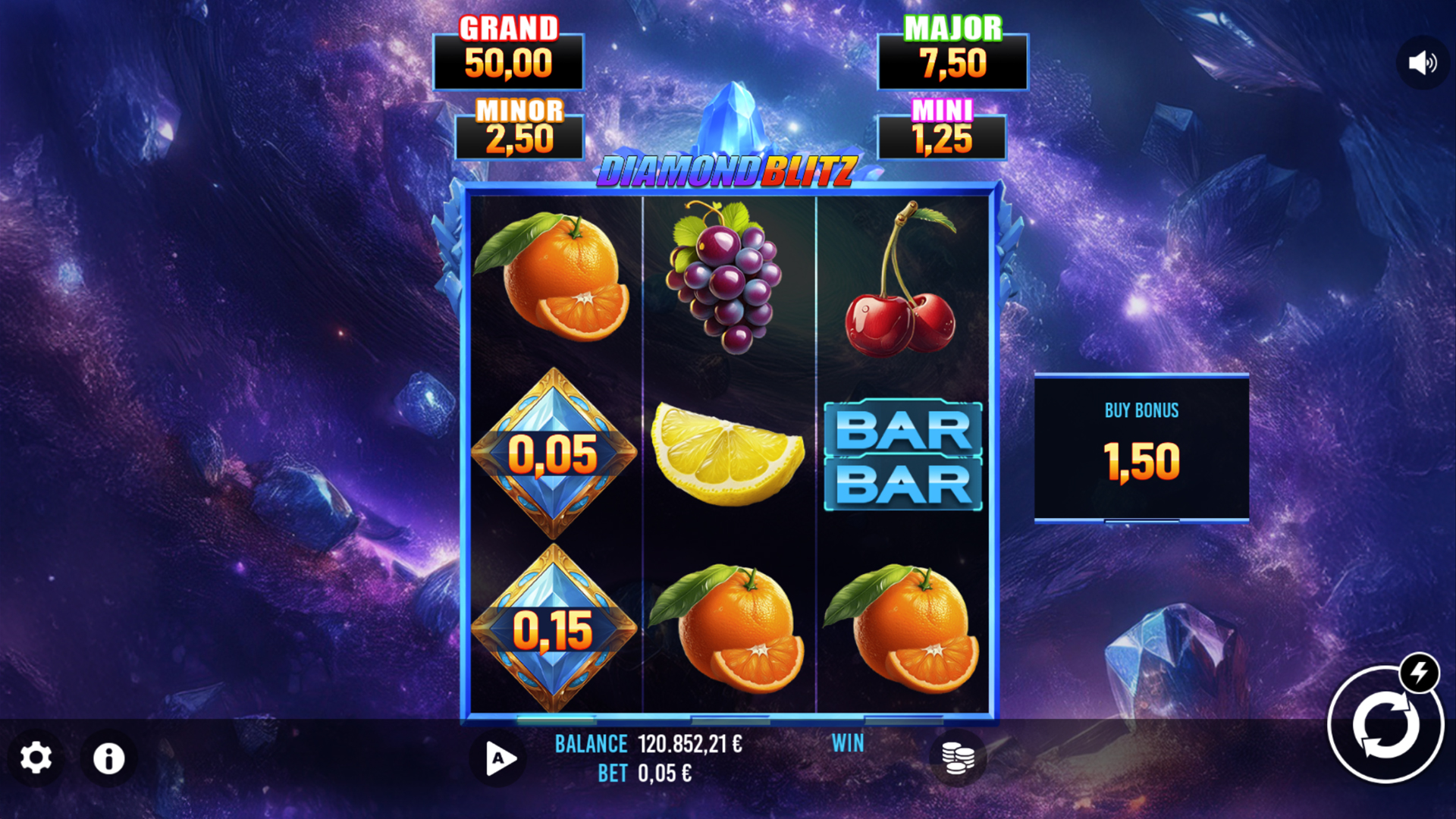Activate the autoplay button
This screenshot has height=819, width=1456.
coord(499,758)
